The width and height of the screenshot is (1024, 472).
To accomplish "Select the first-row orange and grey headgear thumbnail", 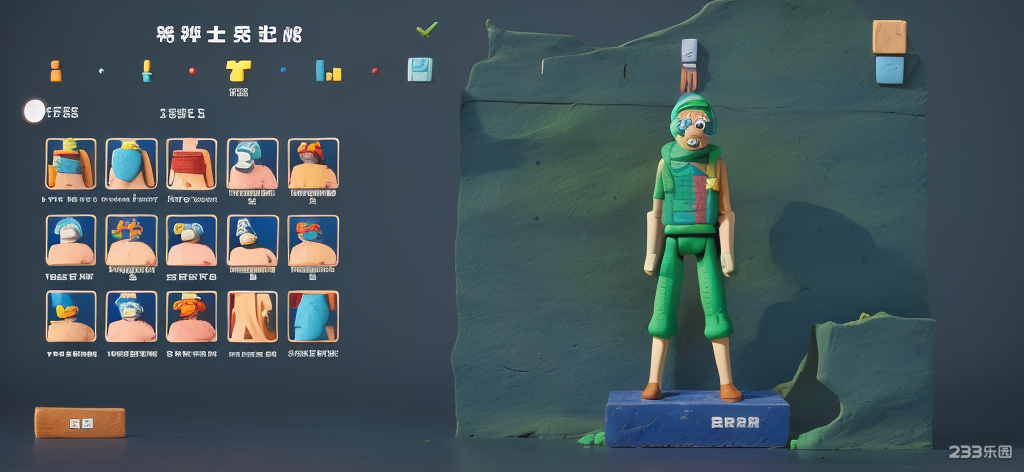I will pos(313,163).
